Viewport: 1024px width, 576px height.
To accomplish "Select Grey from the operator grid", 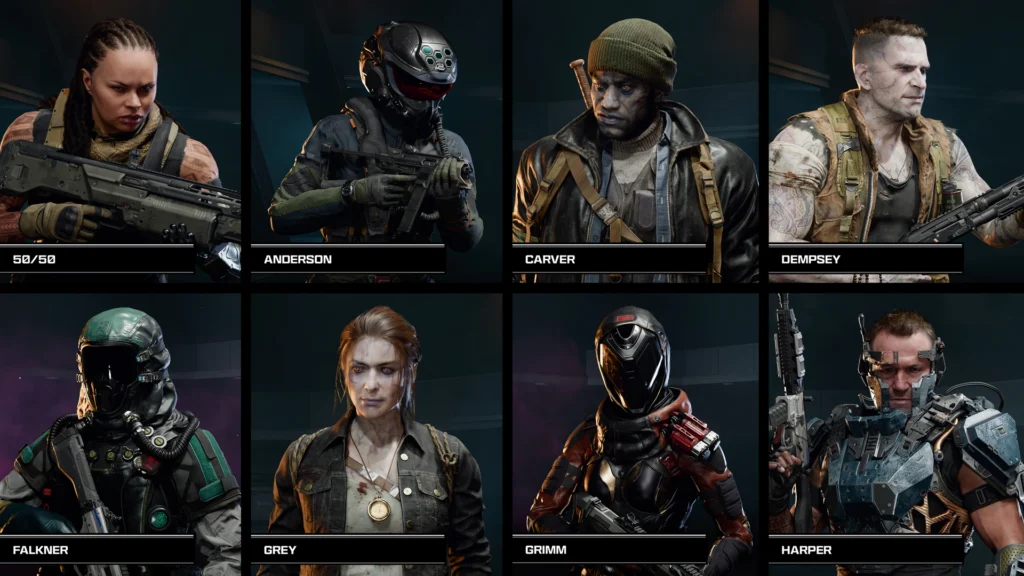I will 374,430.
